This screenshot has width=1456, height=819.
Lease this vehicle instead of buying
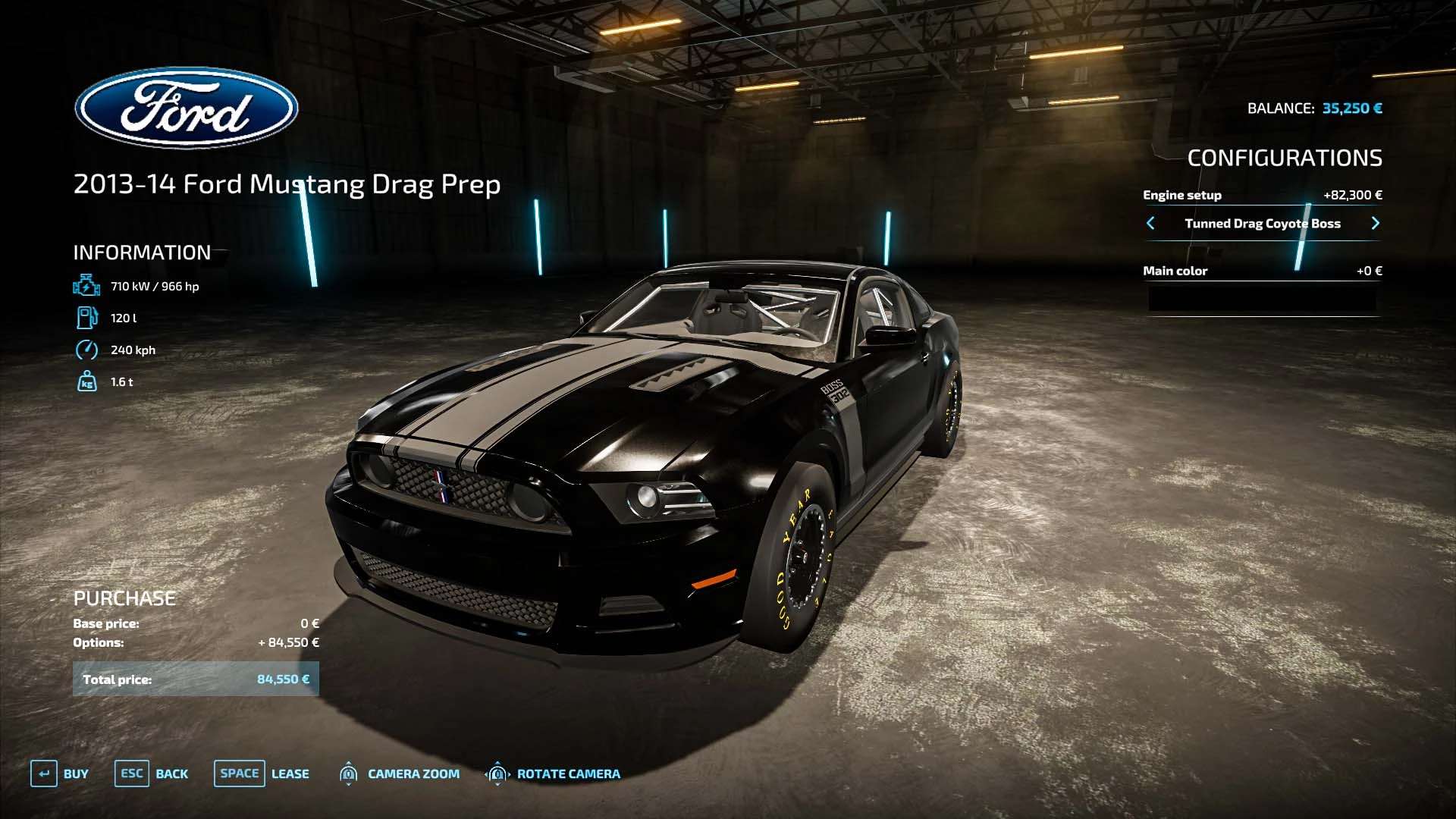tap(262, 773)
